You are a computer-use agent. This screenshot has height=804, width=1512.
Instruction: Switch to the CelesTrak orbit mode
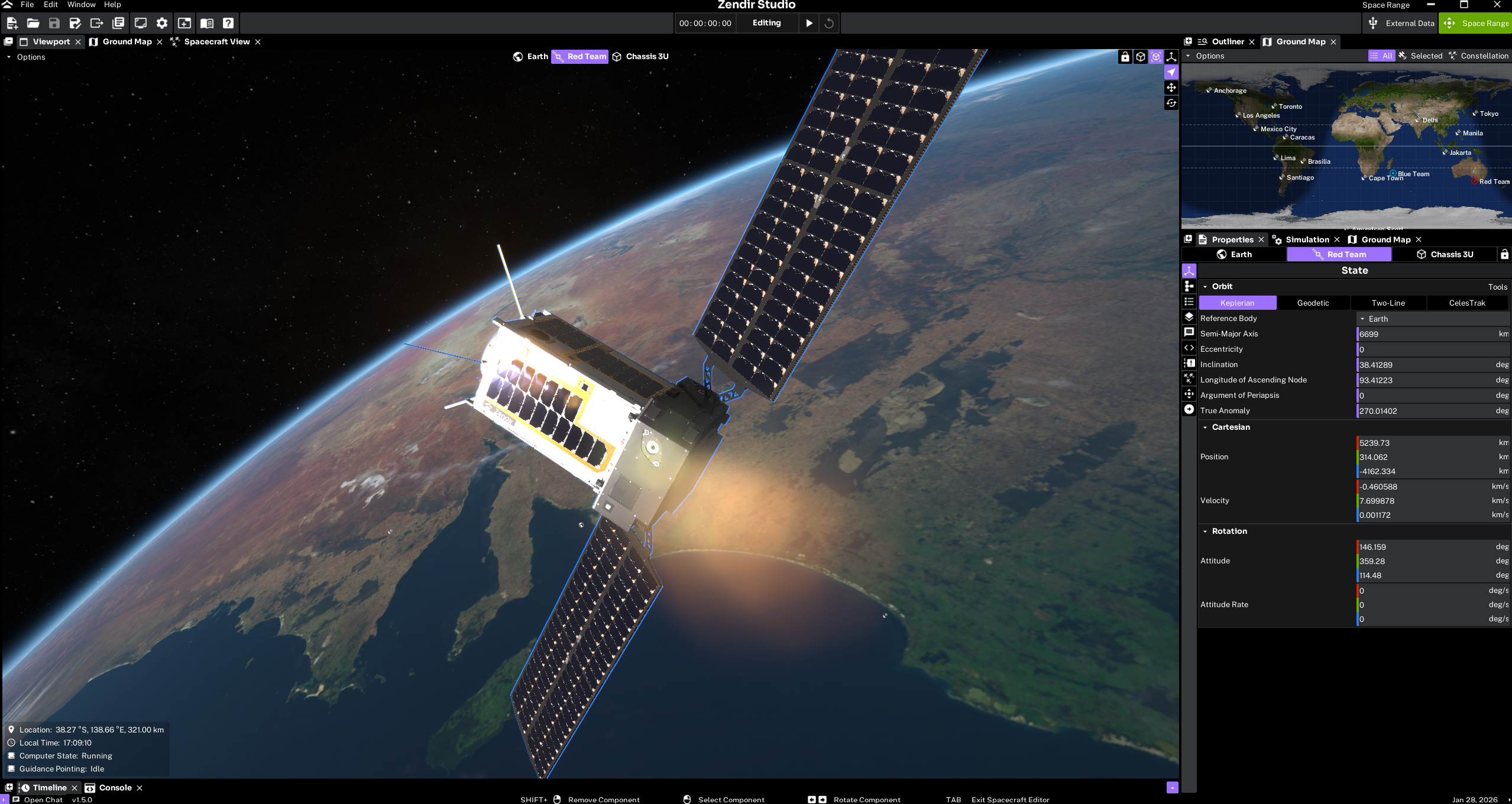[x=1466, y=303]
